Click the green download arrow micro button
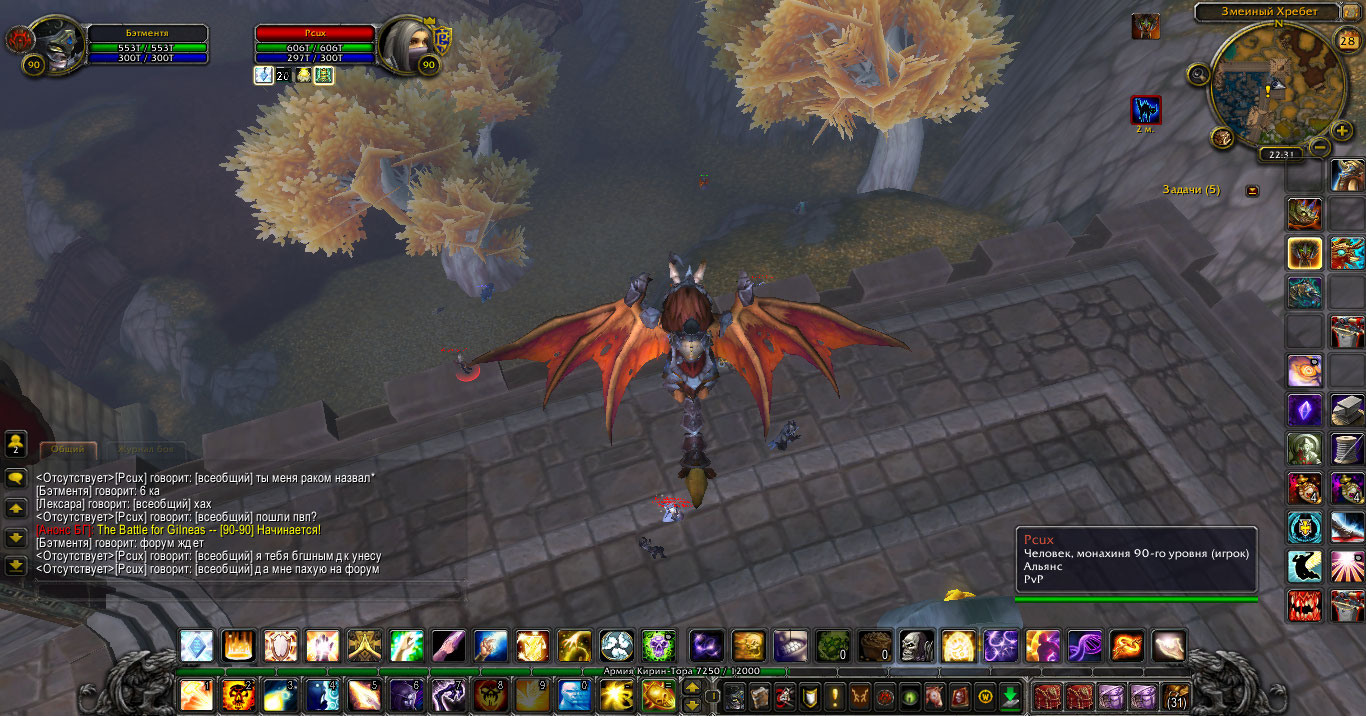 tap(1010, 695)
